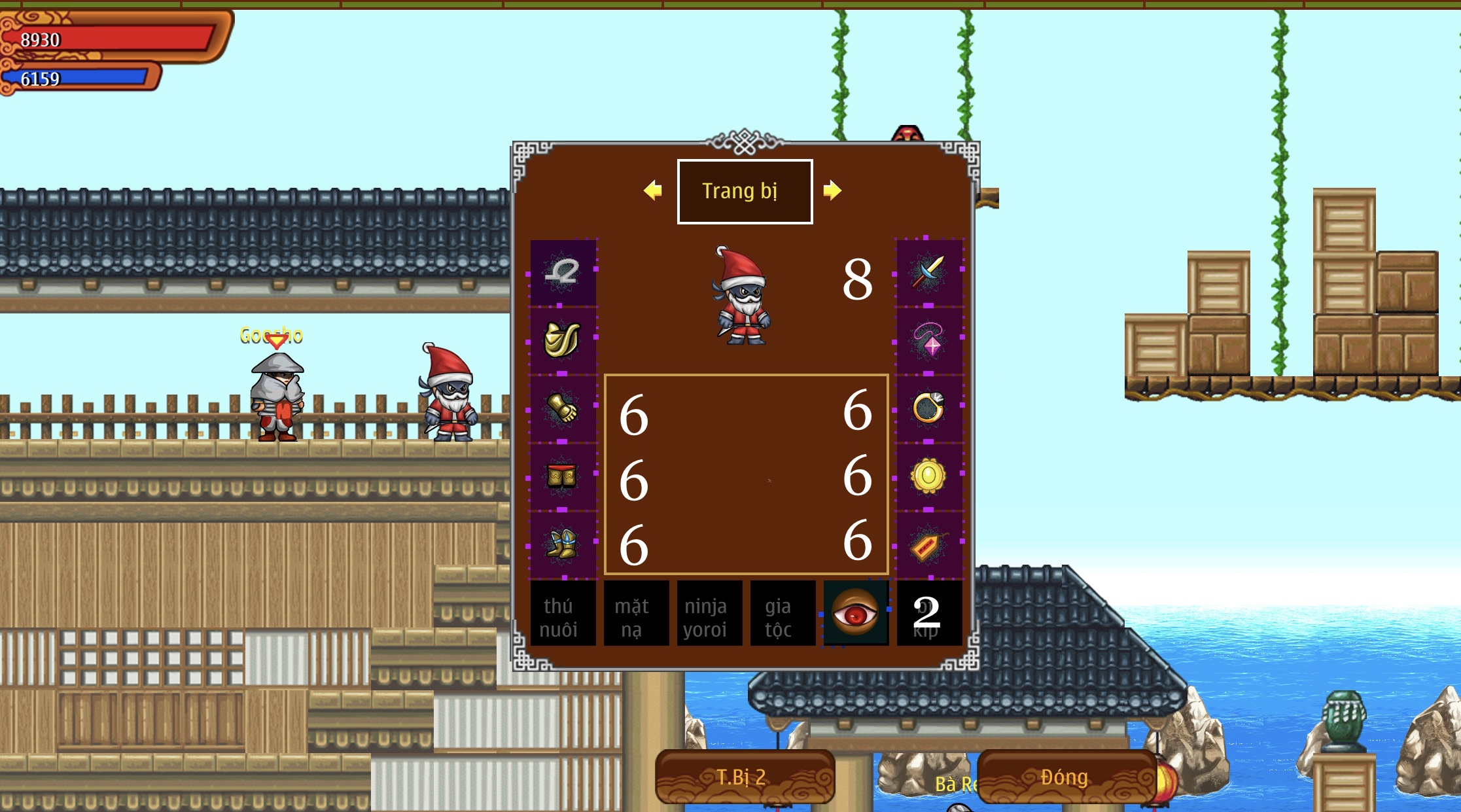Select the gia tộc slot
The image size is (1461, 812).
[x=783, y=613]
